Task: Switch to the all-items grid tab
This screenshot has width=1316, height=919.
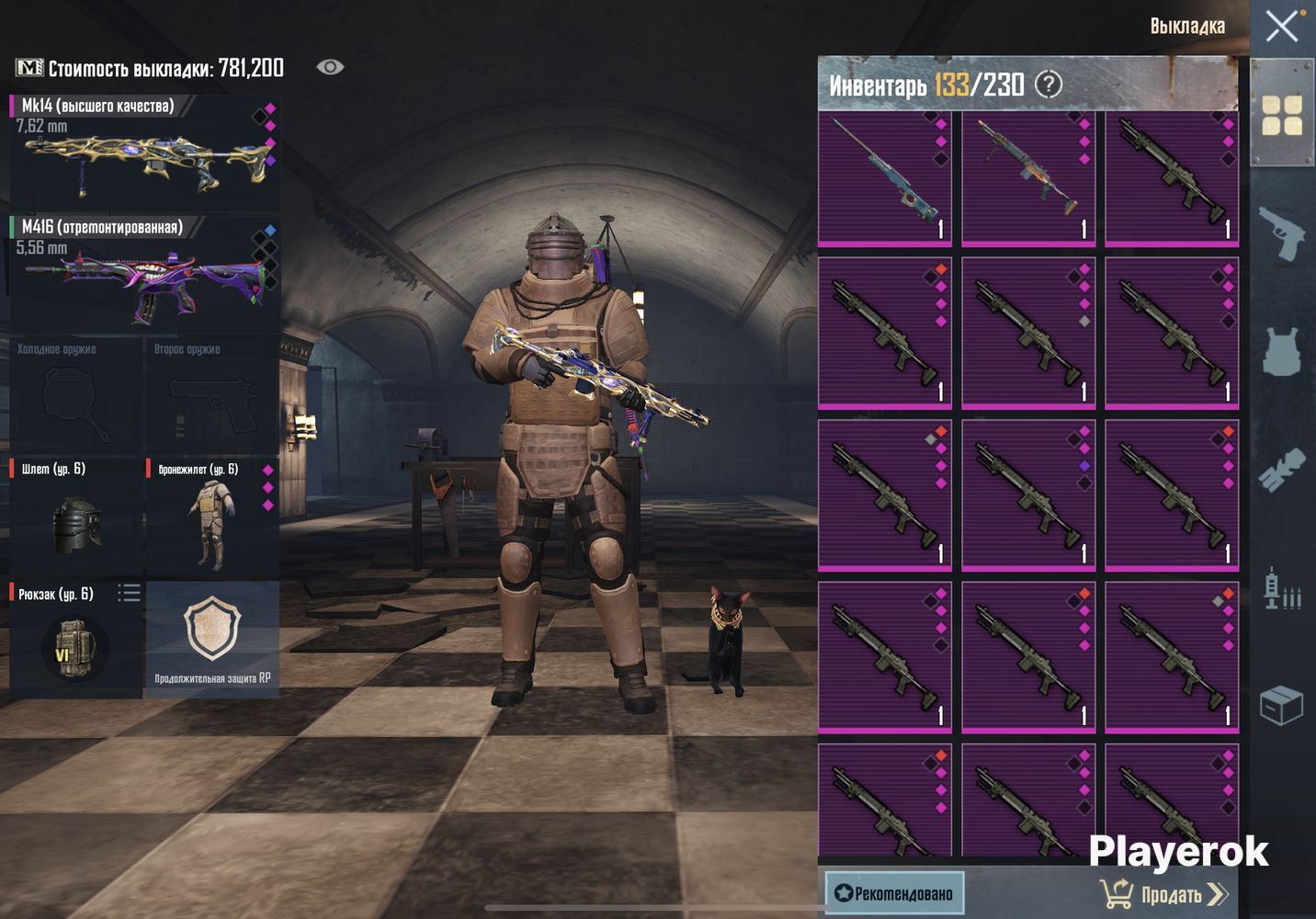Action: 1282,115
